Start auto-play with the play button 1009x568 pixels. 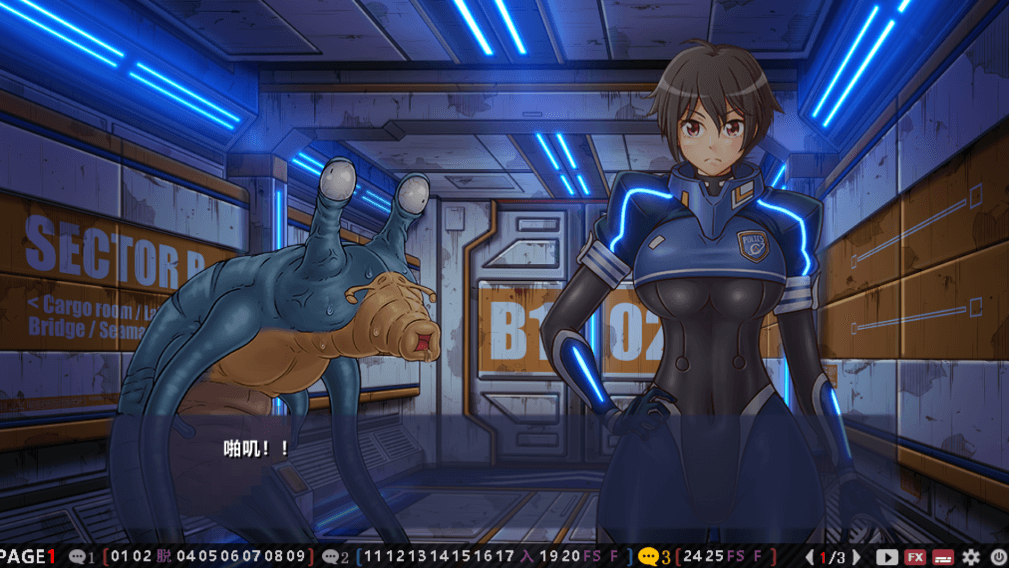[x=886, y=557]
